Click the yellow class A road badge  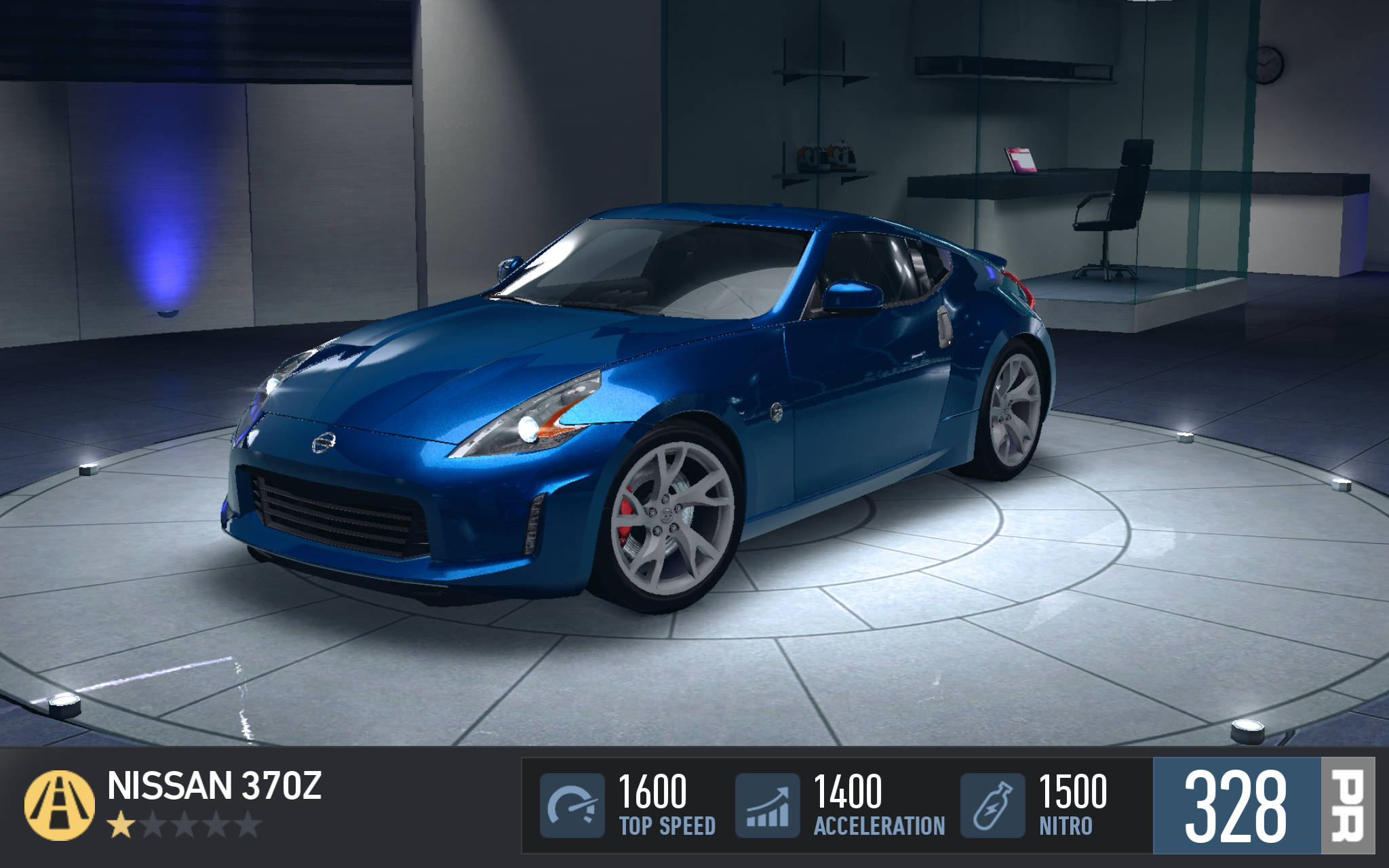59,805
